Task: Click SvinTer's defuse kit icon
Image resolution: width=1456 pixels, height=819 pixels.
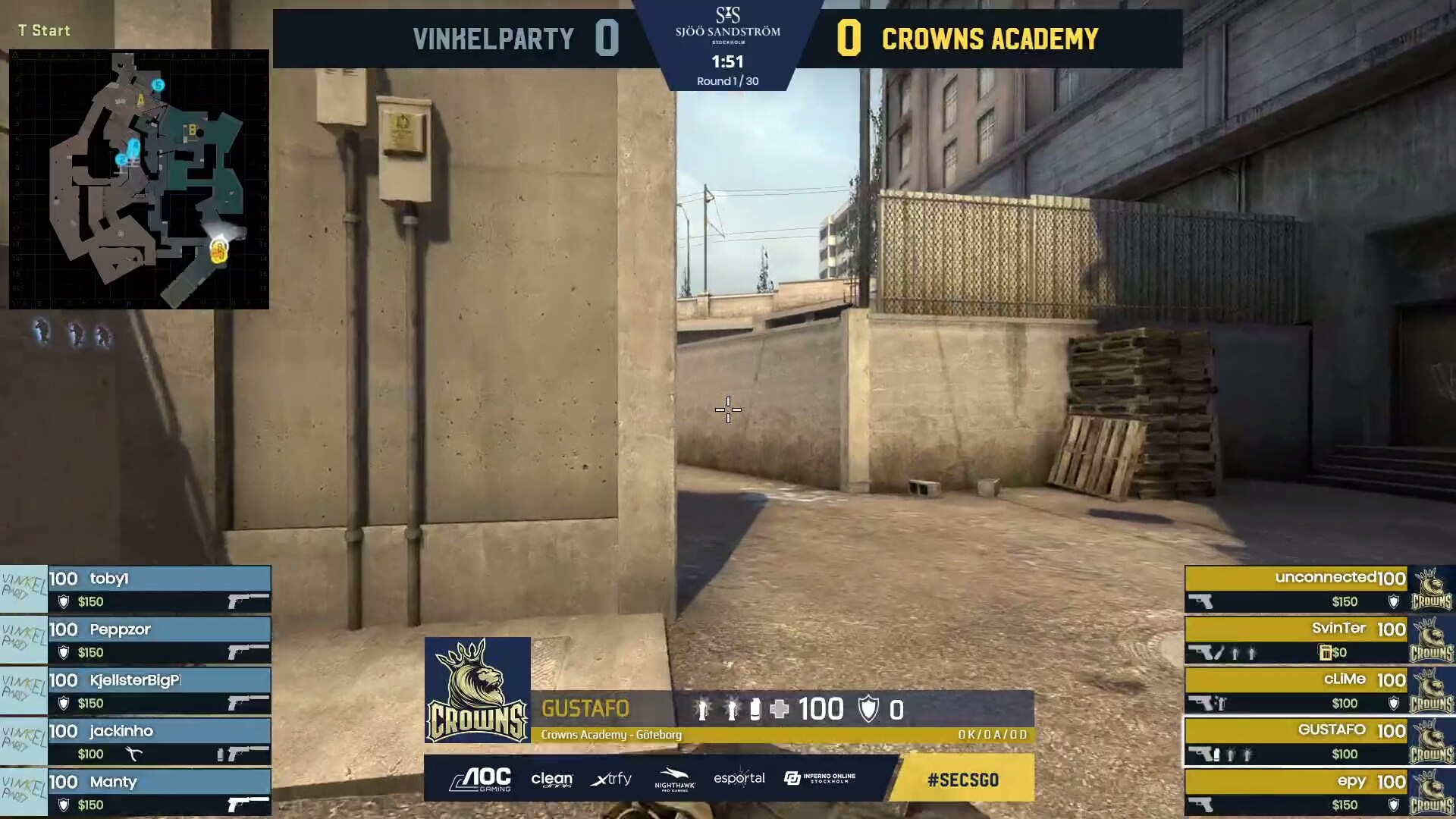Action: click(1325, 652)
